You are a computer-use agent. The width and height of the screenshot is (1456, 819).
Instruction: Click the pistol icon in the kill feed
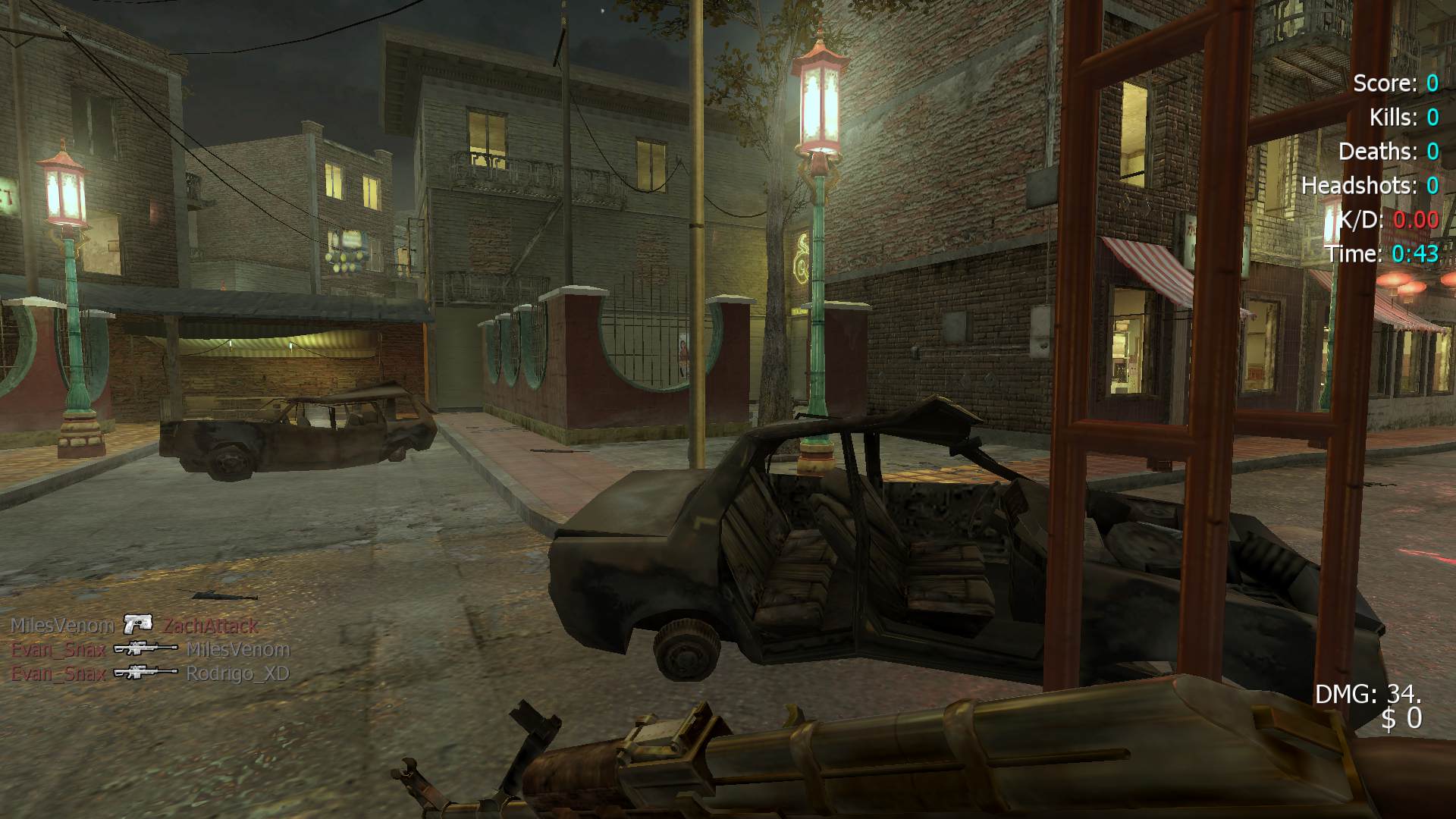click(x=138, y=624)
